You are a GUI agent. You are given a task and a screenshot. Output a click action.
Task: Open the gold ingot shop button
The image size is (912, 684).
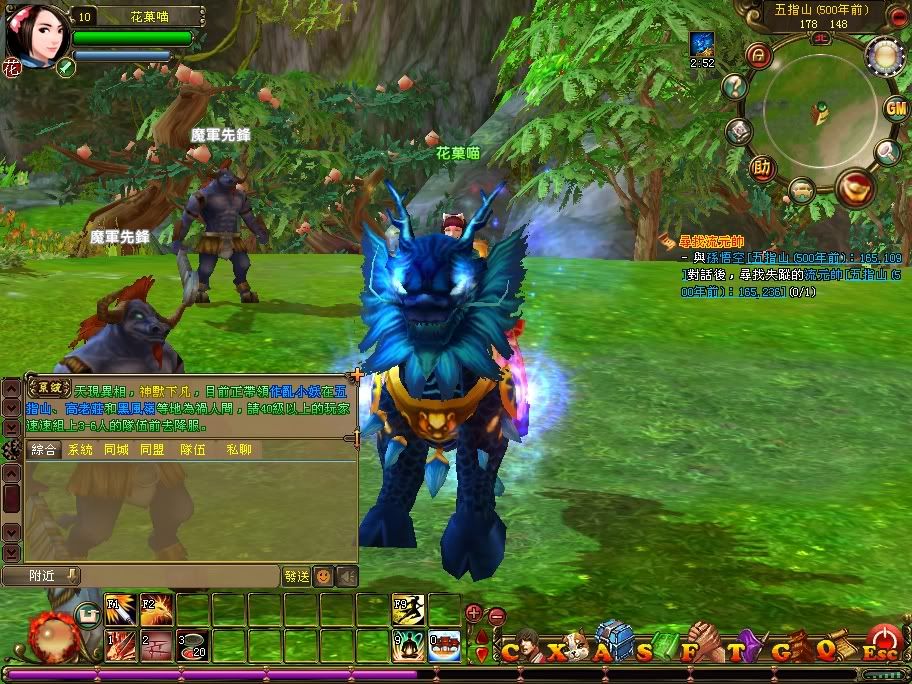coord(854,187)
